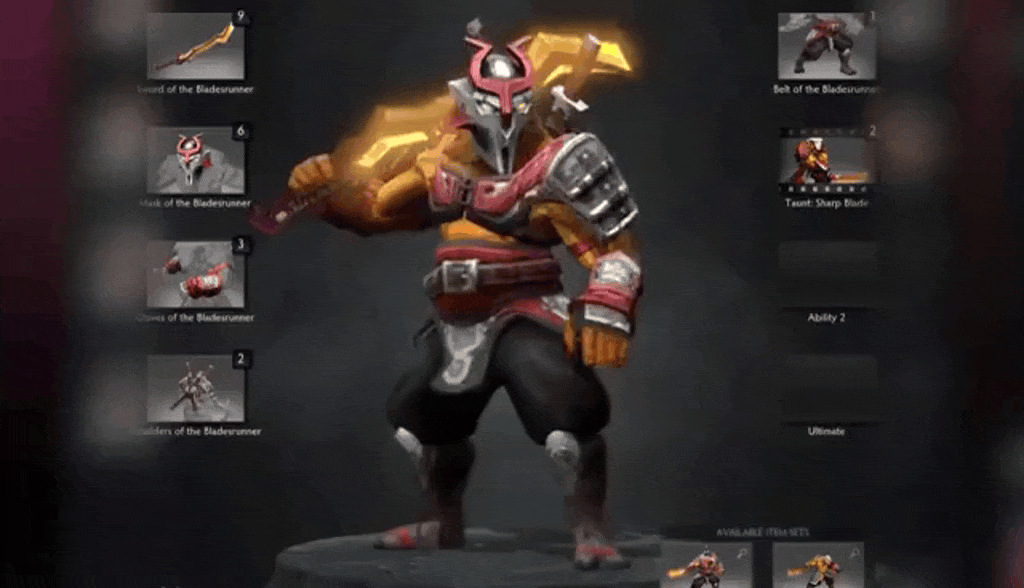
Task: Open the empty Ability 2 slot
Action: click(x=827, y=274)
